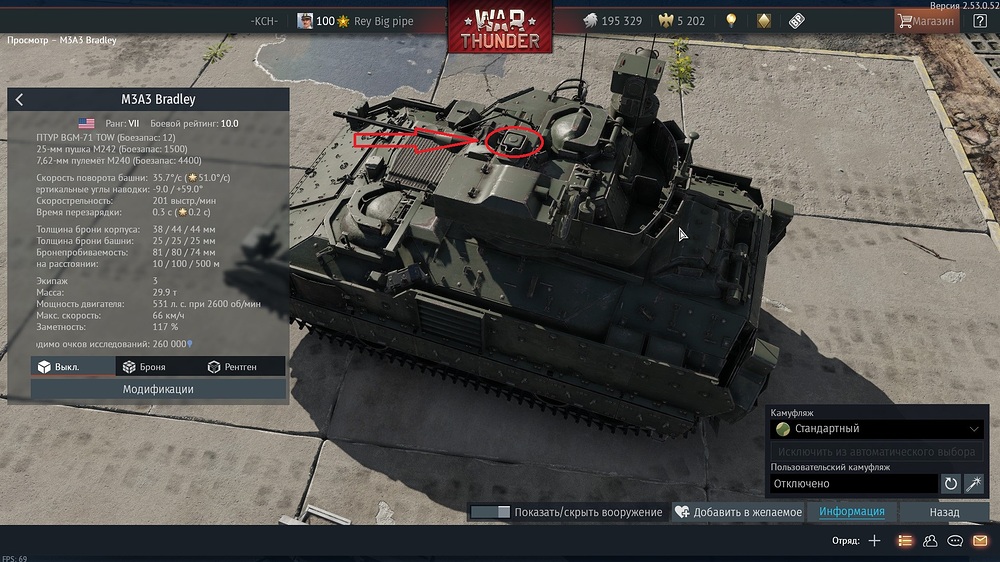Open the Магазин shop
The height and width of the screenshot is (562, 1000).
927,20
